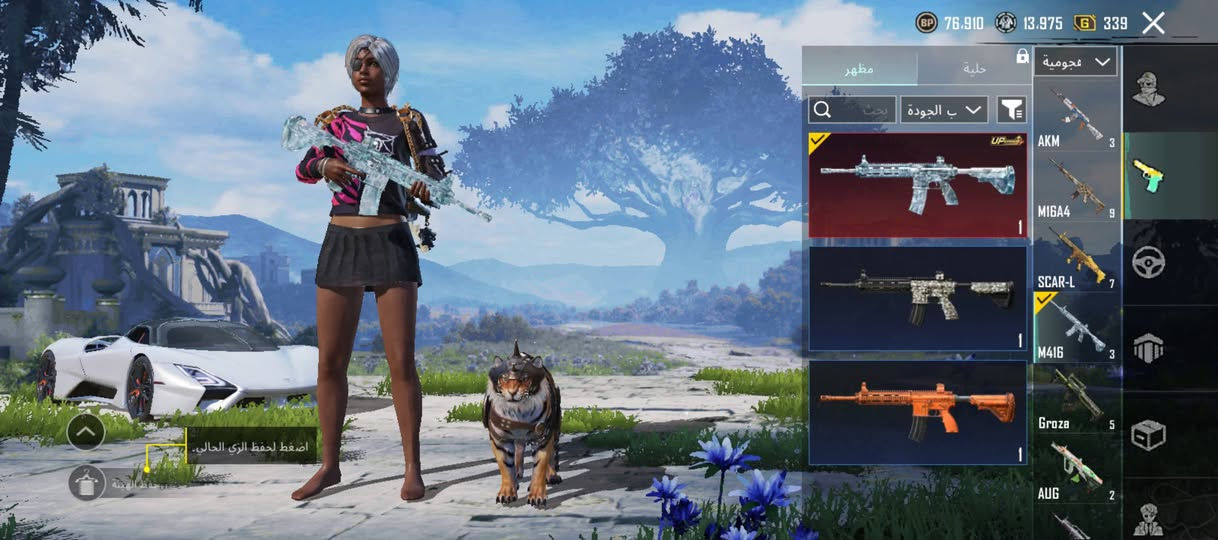Pick the orange M416 skin
This screenshot has width=1218, height=540.
pyautogui.click(x=917, y=412)
